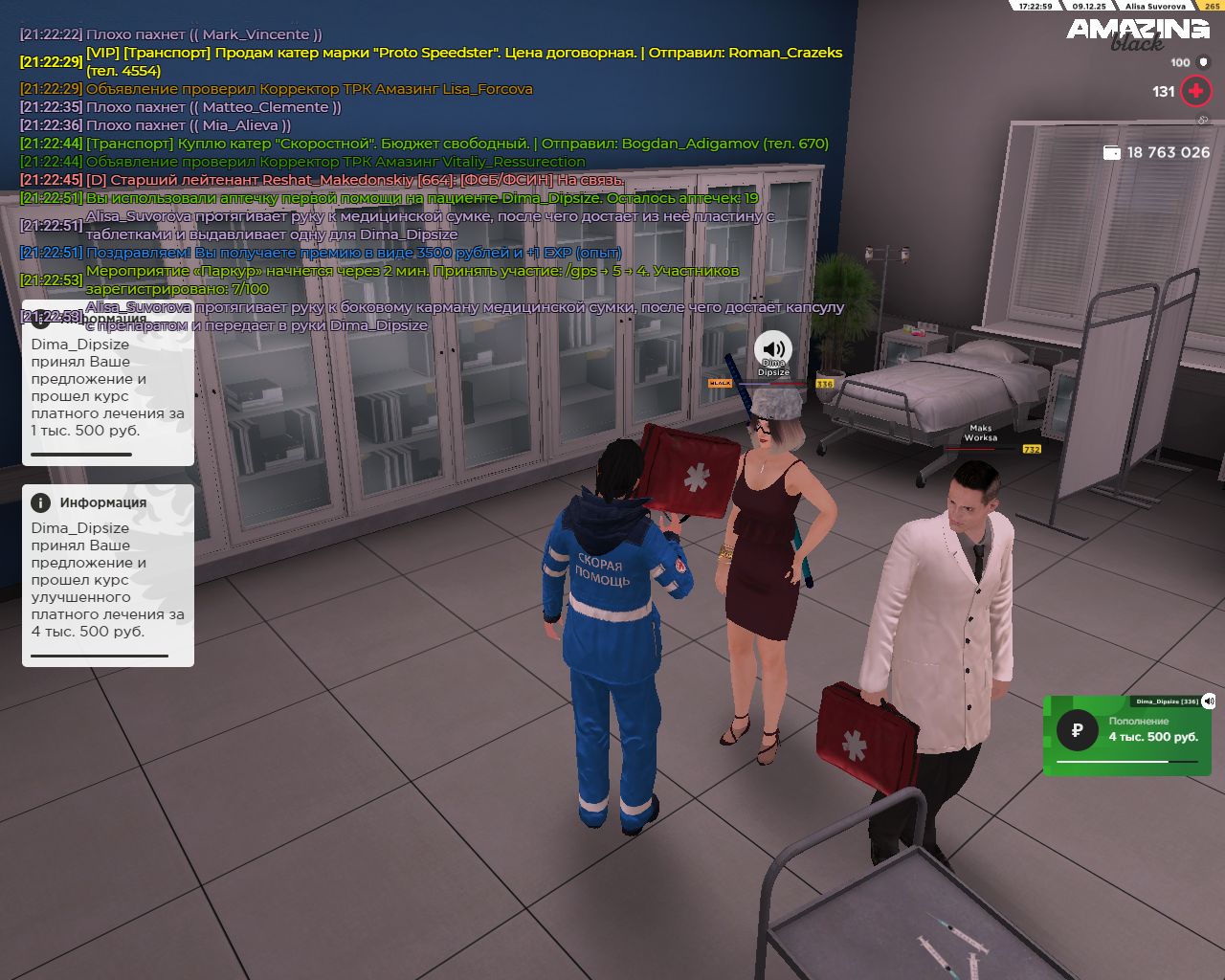Click the Alisa Suvorova name tab
This screenshot has width=1225, height=980.
pos(1154,6)
